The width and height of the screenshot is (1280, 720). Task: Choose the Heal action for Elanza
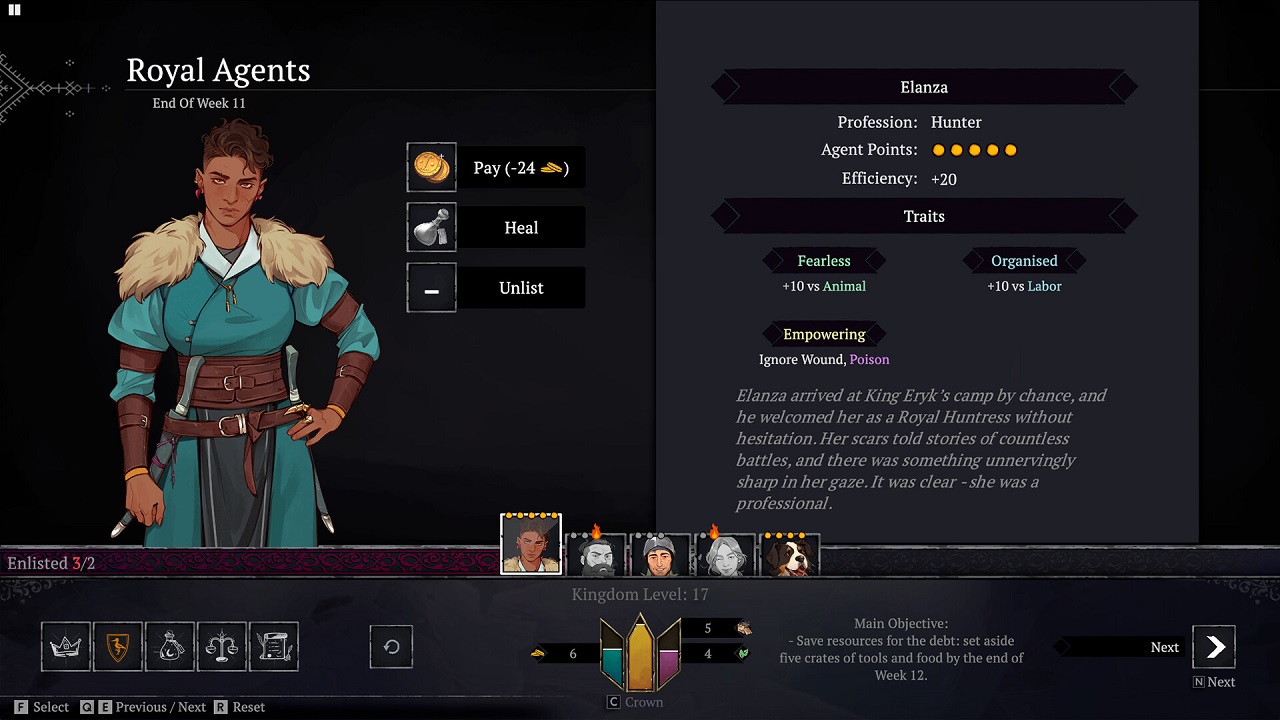pyautogui.click(x=496, y=228)
